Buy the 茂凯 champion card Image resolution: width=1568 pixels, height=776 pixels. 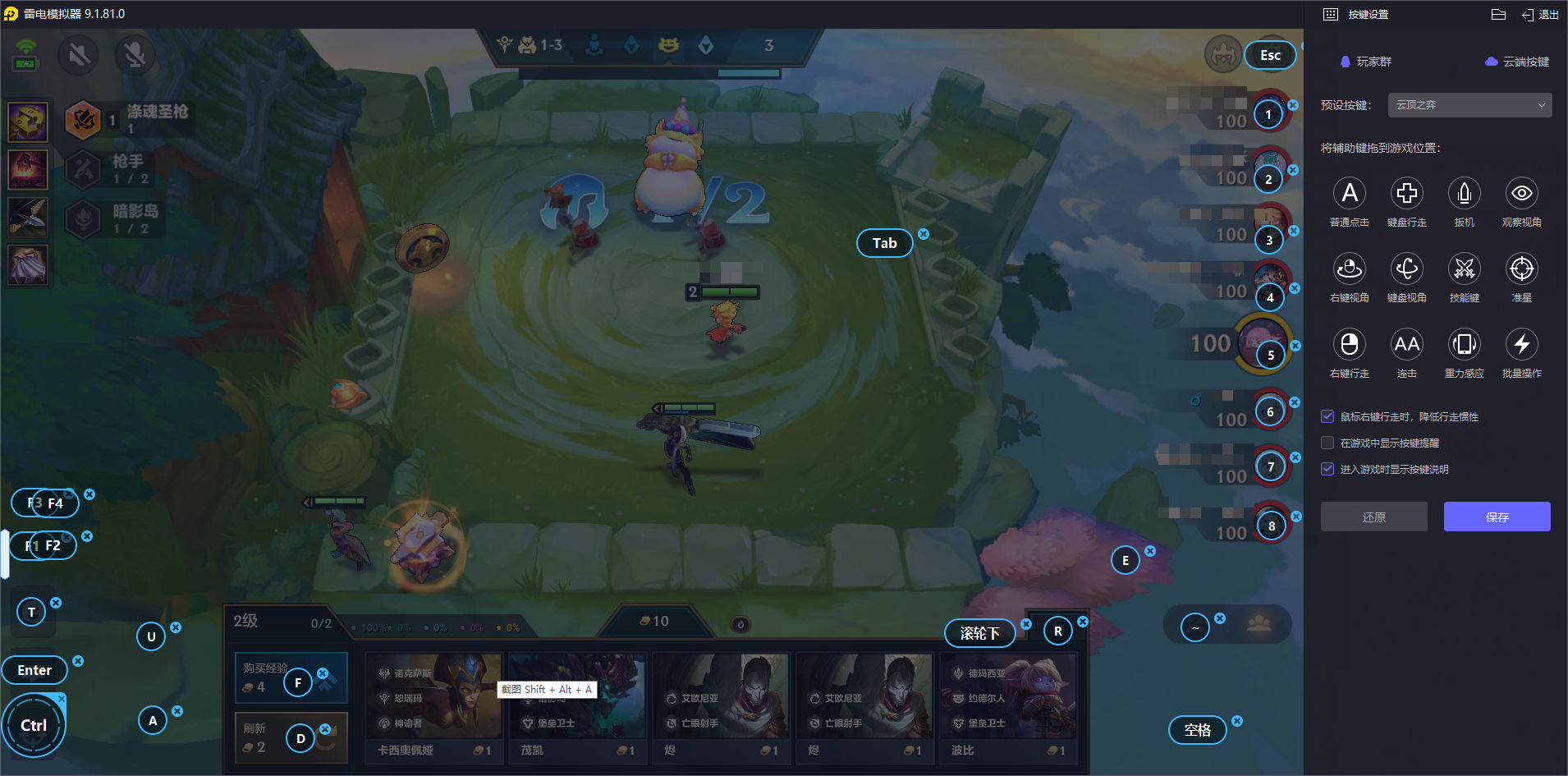(x=576, y=706)
